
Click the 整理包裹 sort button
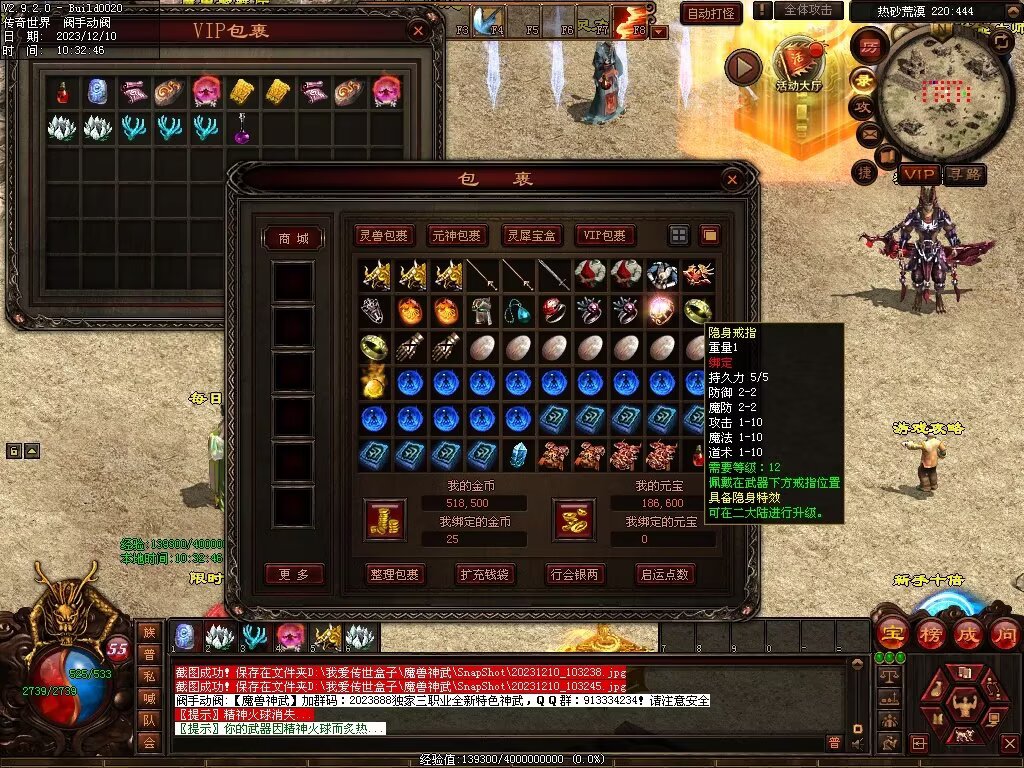(397, 574)
